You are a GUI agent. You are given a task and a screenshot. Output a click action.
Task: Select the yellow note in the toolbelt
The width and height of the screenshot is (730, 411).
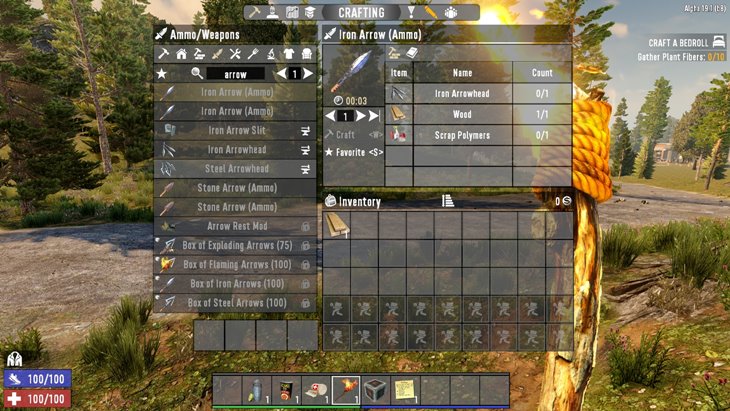(405, 388)
